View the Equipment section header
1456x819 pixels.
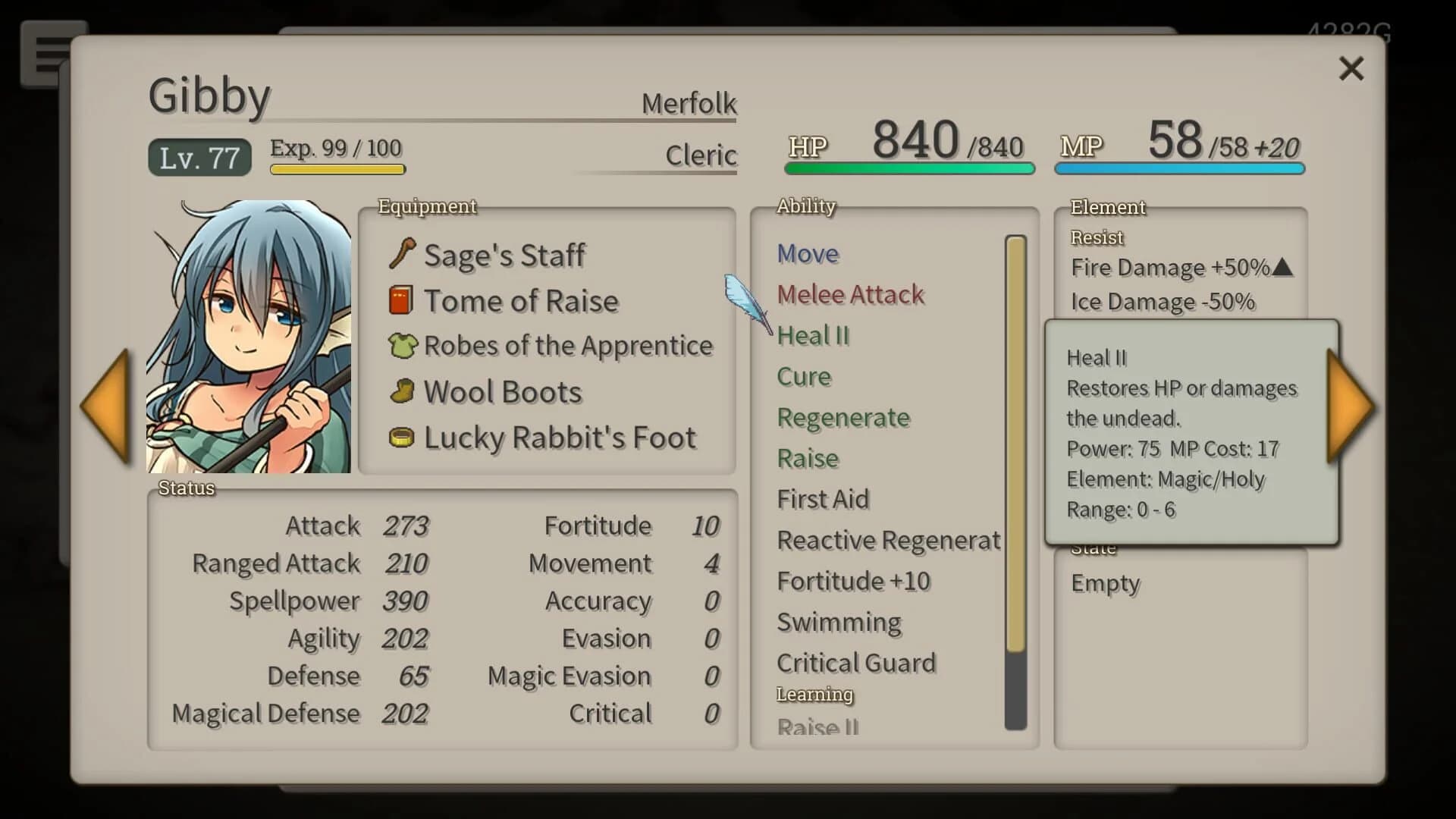point(428,206)
